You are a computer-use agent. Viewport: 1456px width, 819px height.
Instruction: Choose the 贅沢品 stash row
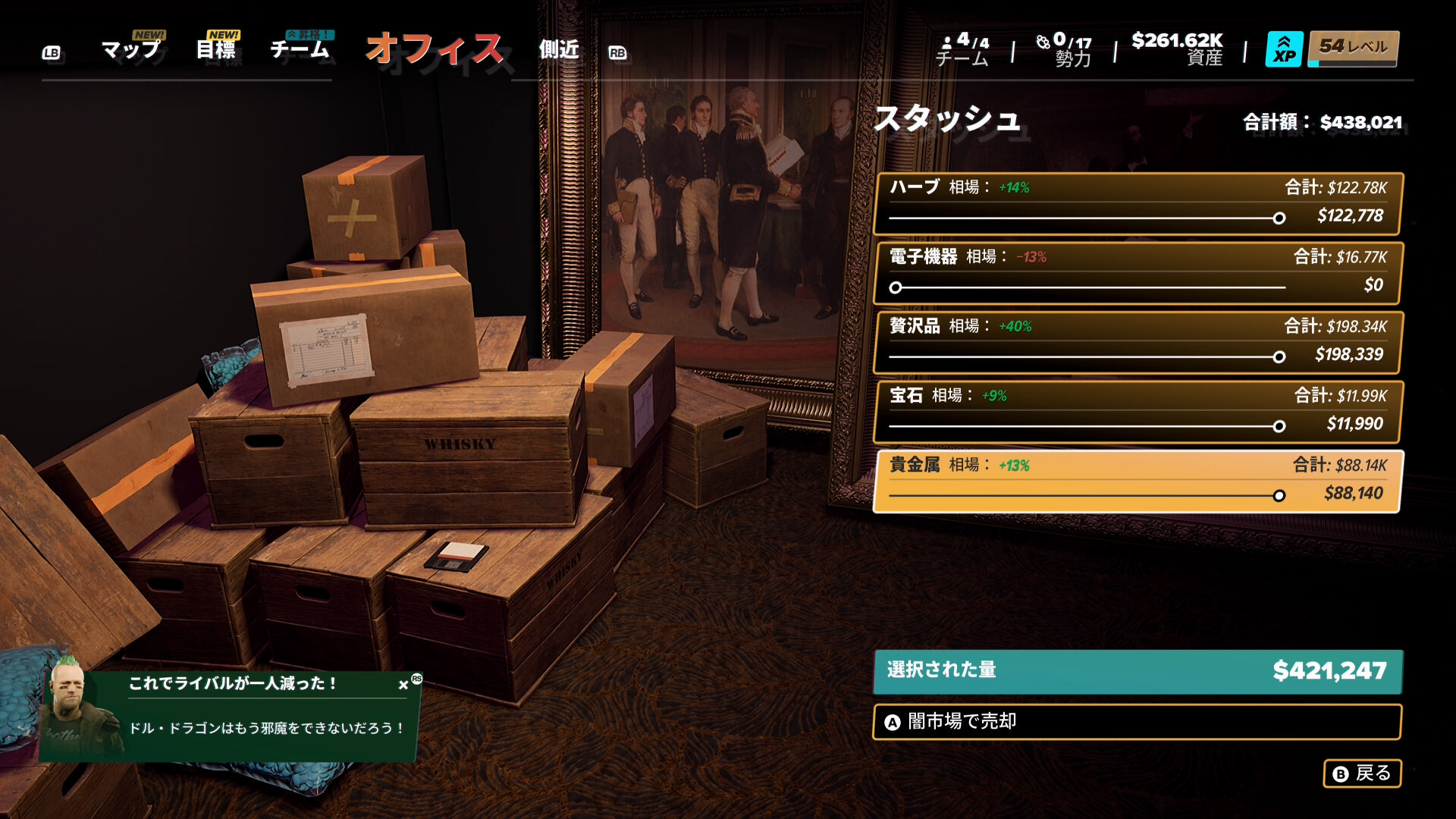point(1137,342)
